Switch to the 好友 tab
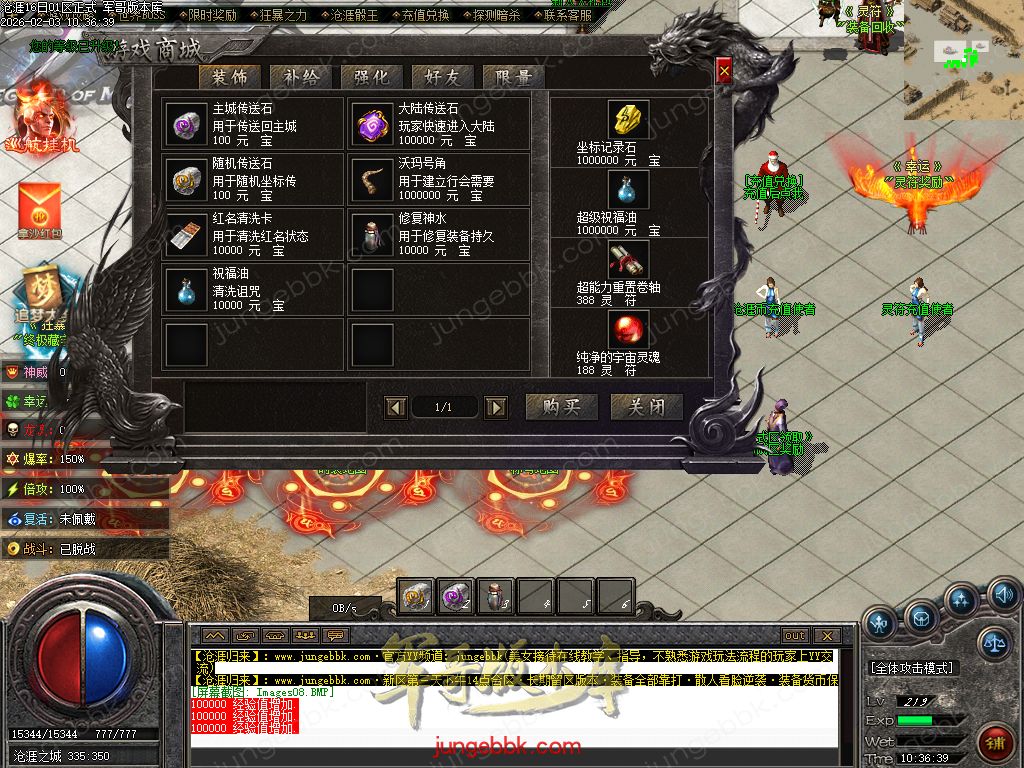 (442, 77)
